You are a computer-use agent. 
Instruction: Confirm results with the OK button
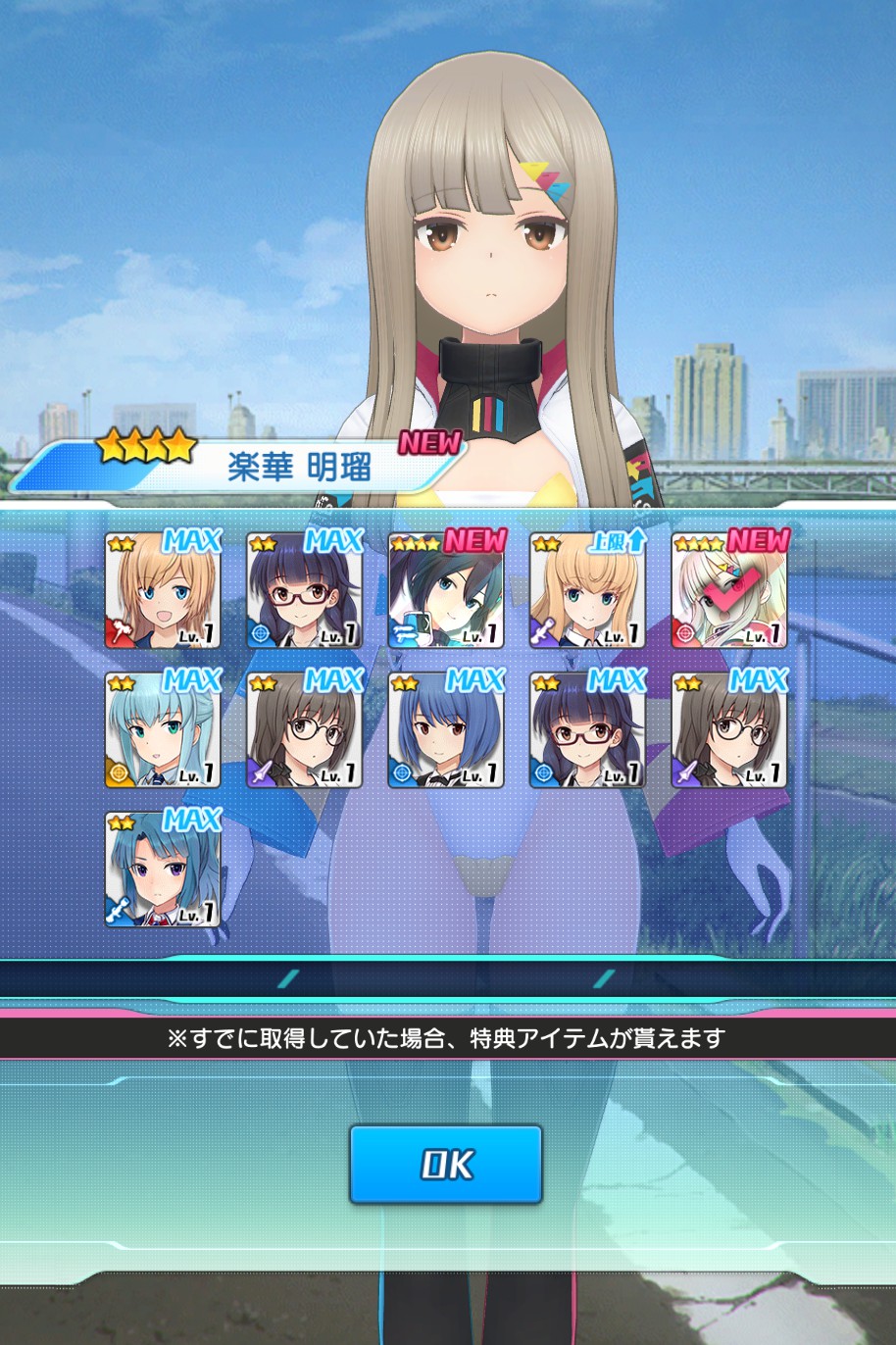coord(446,1164)
